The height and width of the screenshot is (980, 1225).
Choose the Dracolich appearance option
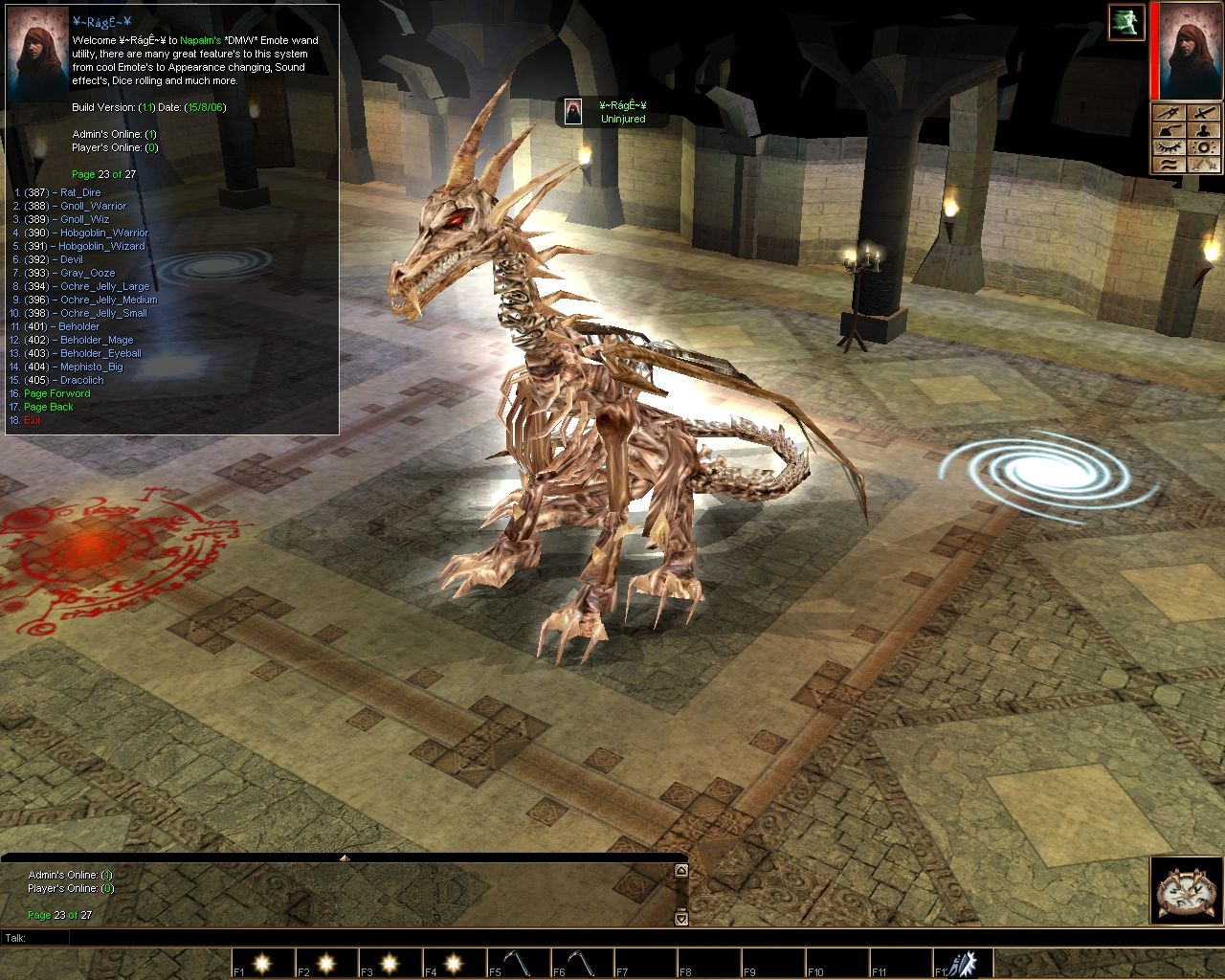[x=81, y=380]
